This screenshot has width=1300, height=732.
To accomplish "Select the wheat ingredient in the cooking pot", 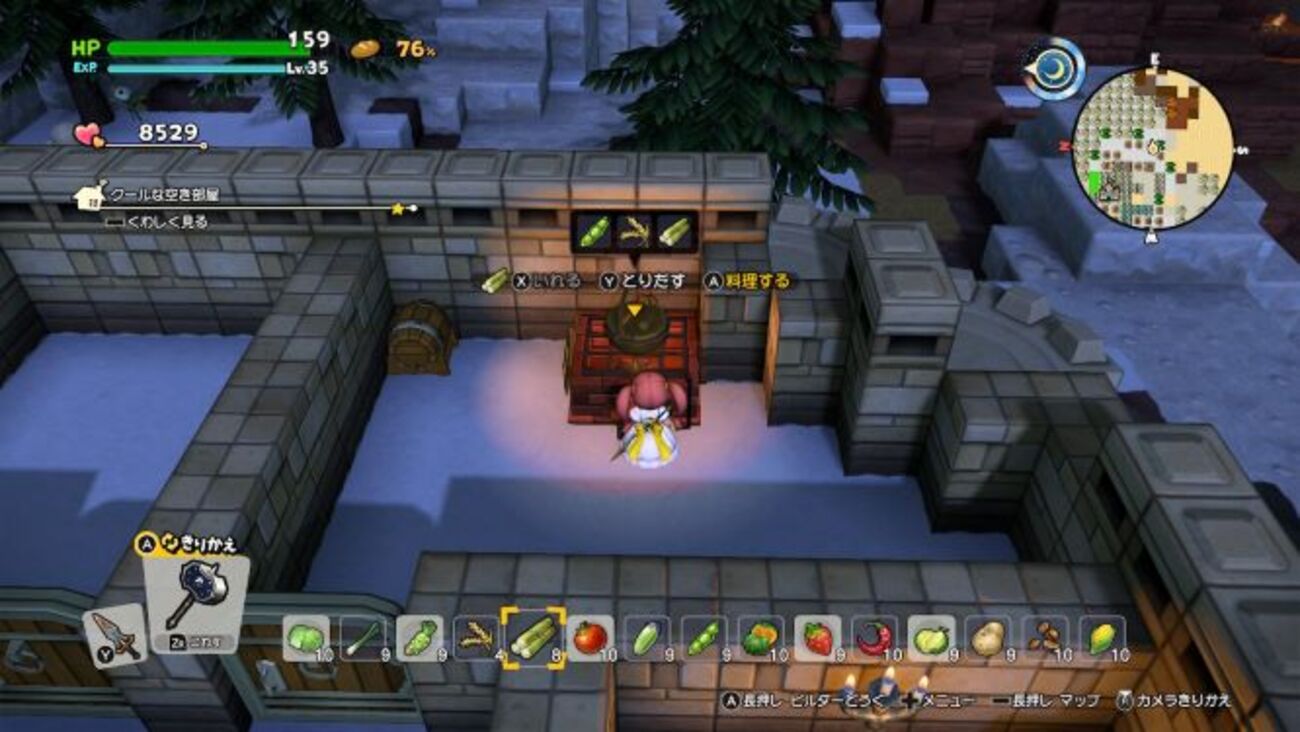I will coord(634,232).
